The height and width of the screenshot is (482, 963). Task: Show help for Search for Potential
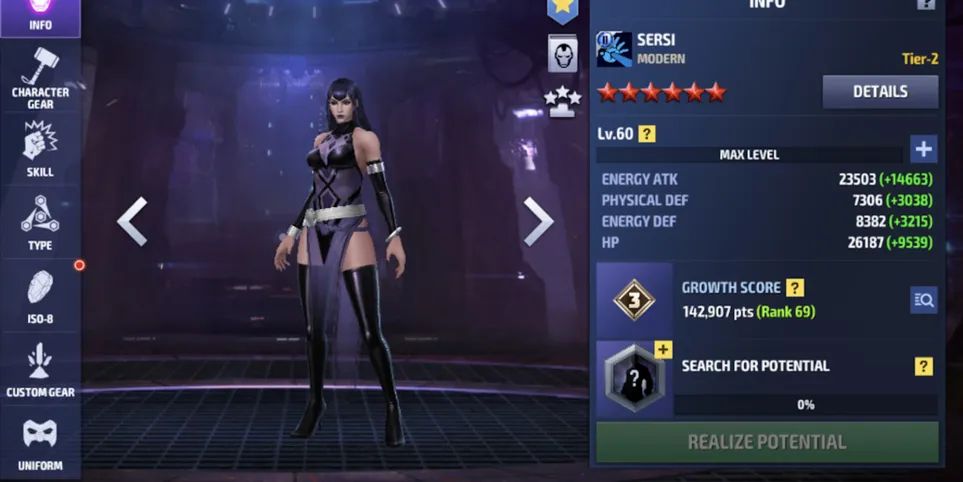(x=923, y=366)
